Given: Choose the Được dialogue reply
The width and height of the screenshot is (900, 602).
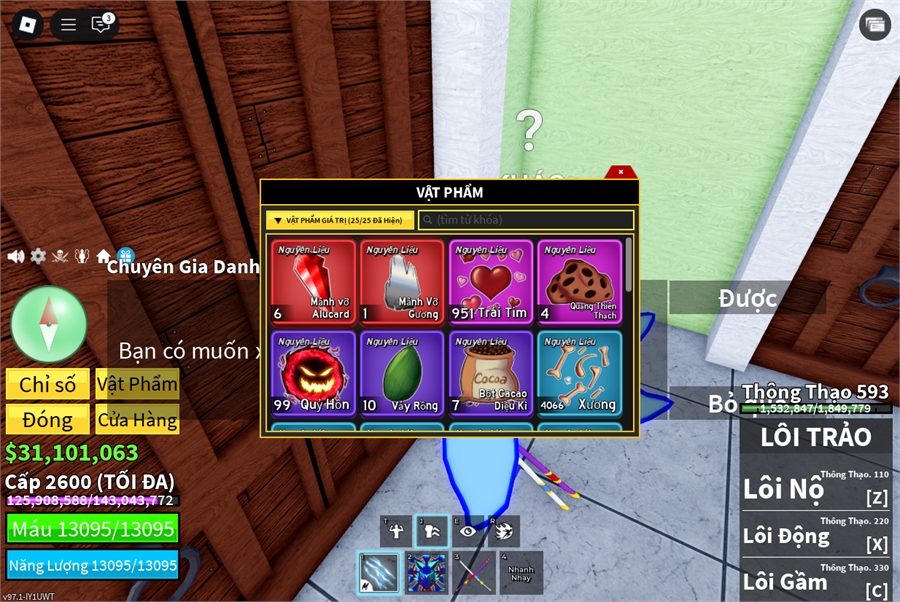Looking at the screenshot, I should (748, 297).
